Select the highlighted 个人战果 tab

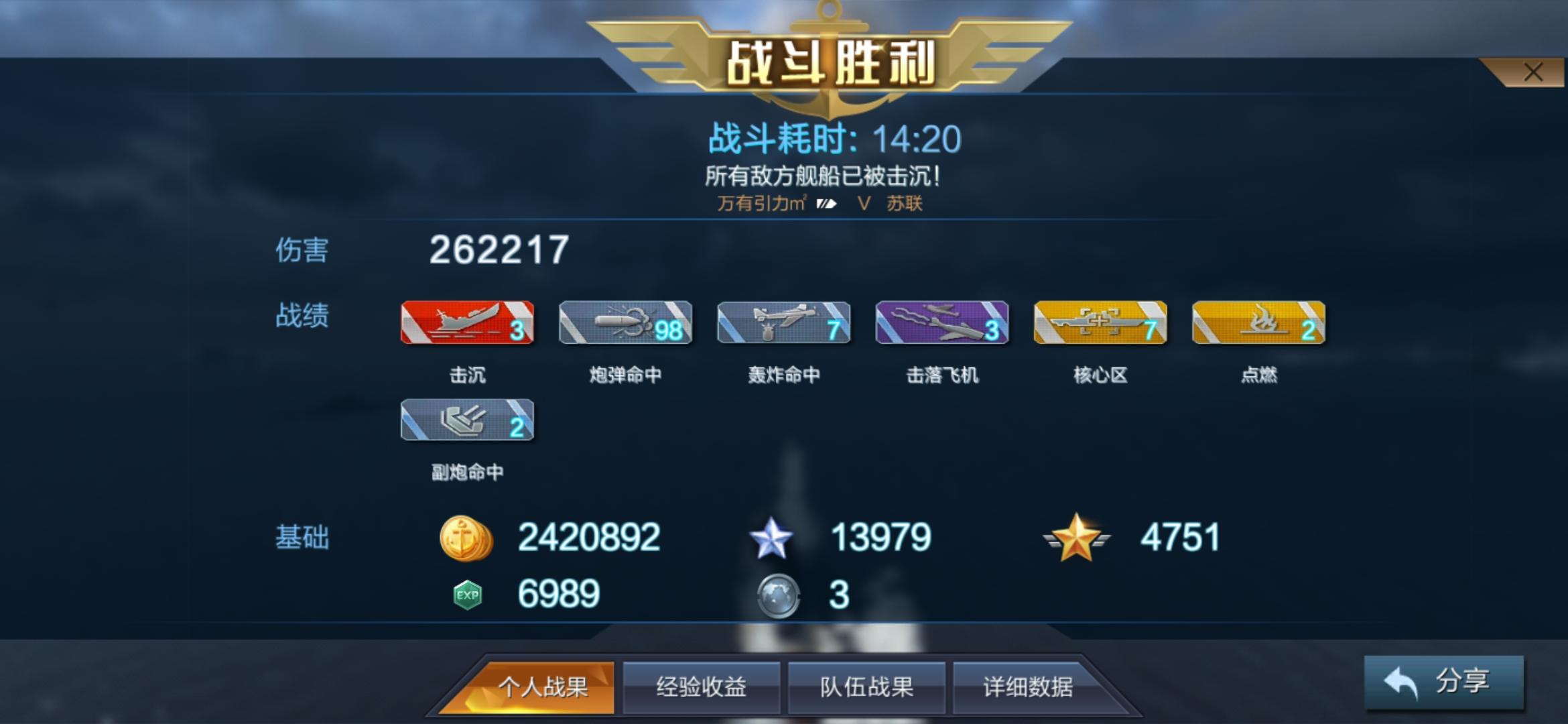[x=544, y=686]
